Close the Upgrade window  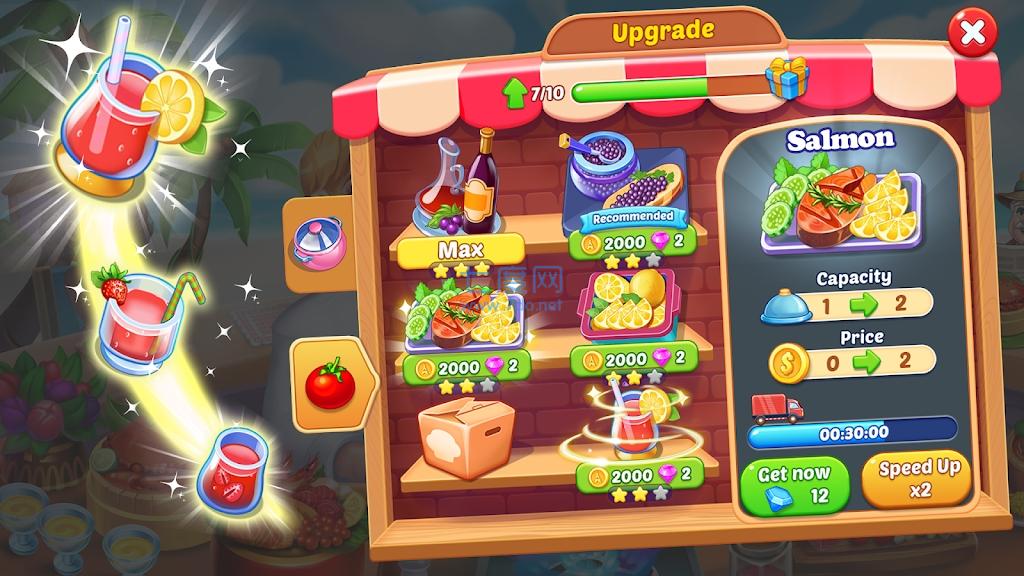[x=971, y=35]
